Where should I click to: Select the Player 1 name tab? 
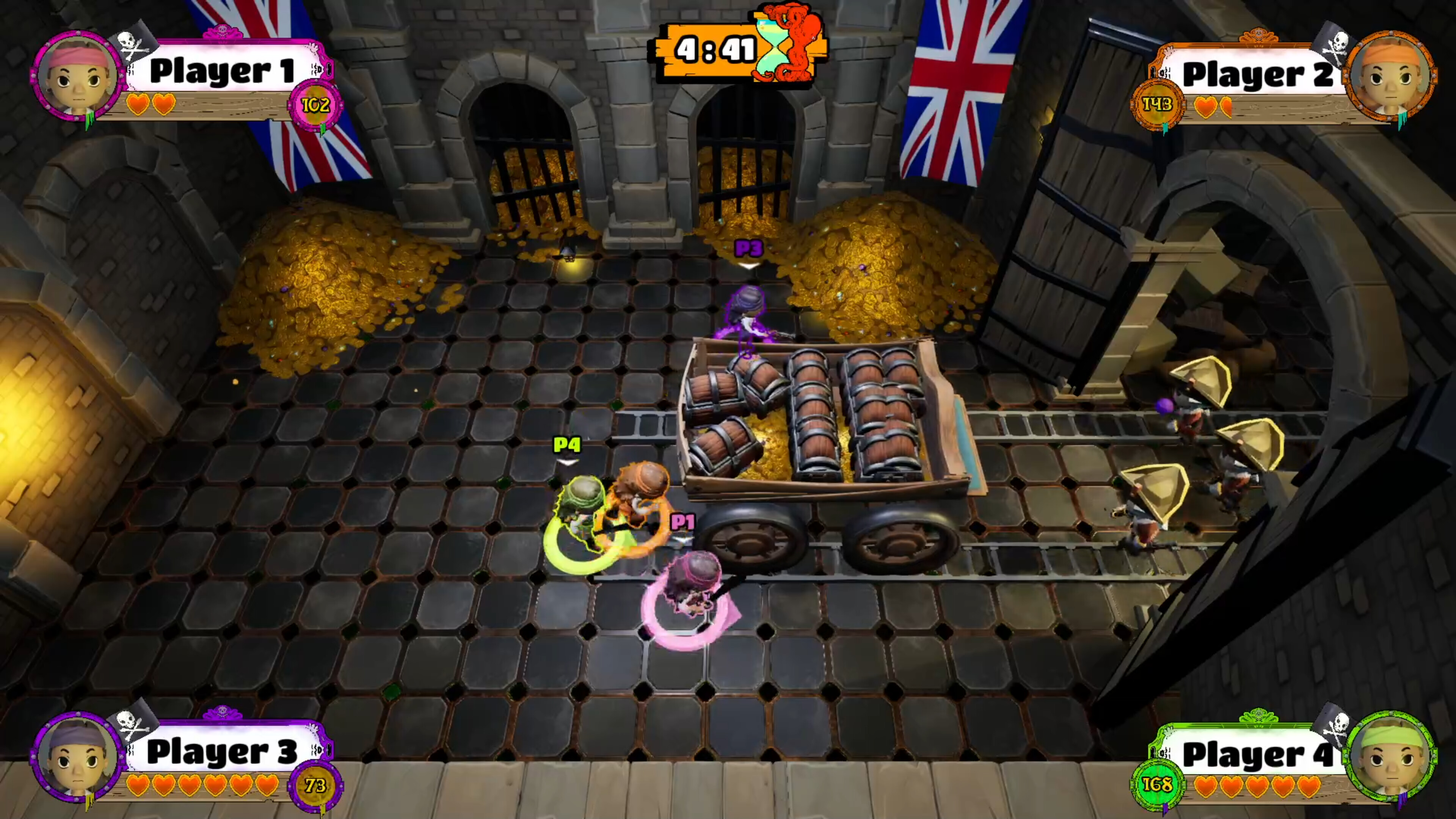point(224,71)
